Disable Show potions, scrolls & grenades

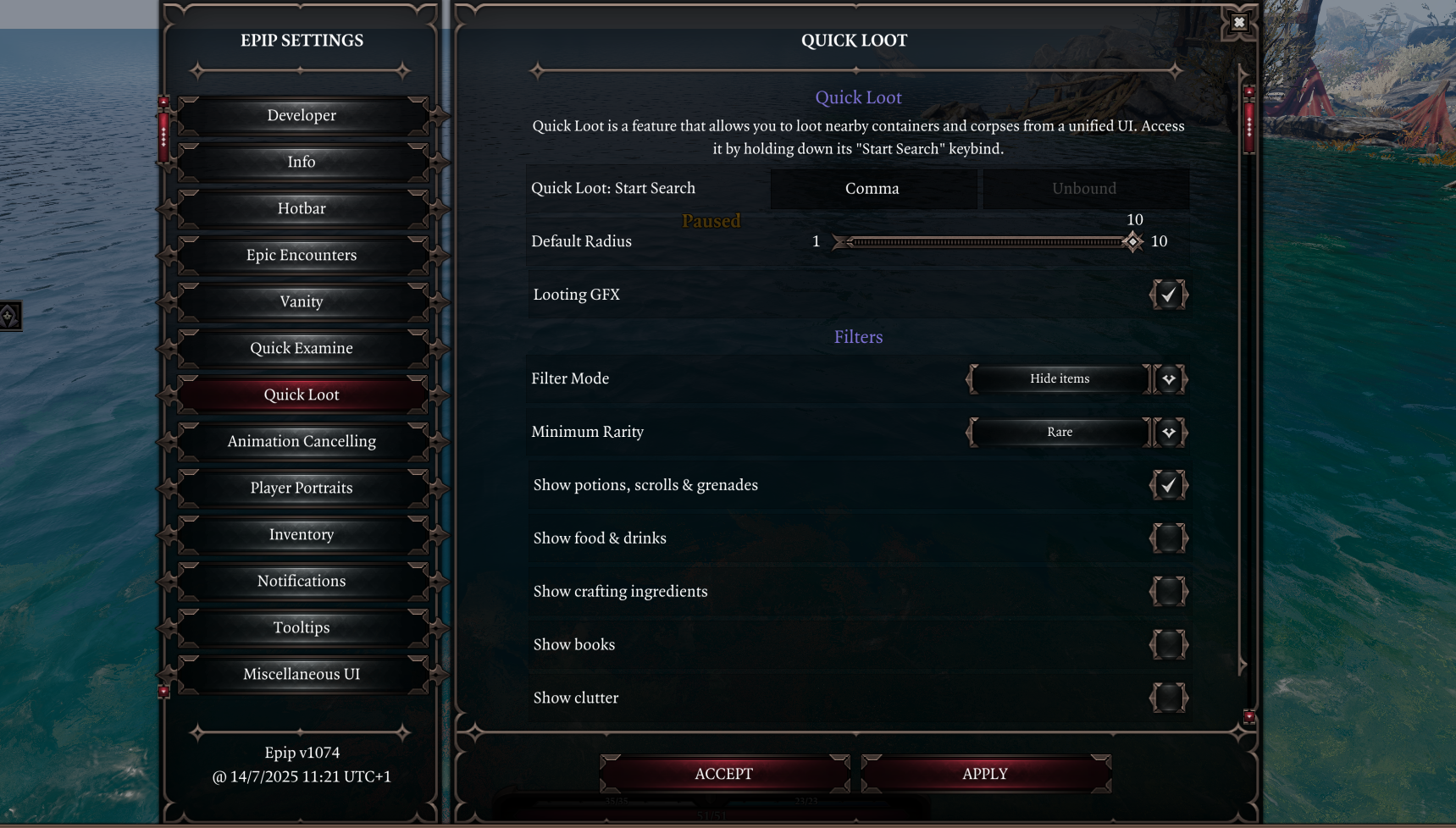pyautogui.click(x=1168, y=485)
